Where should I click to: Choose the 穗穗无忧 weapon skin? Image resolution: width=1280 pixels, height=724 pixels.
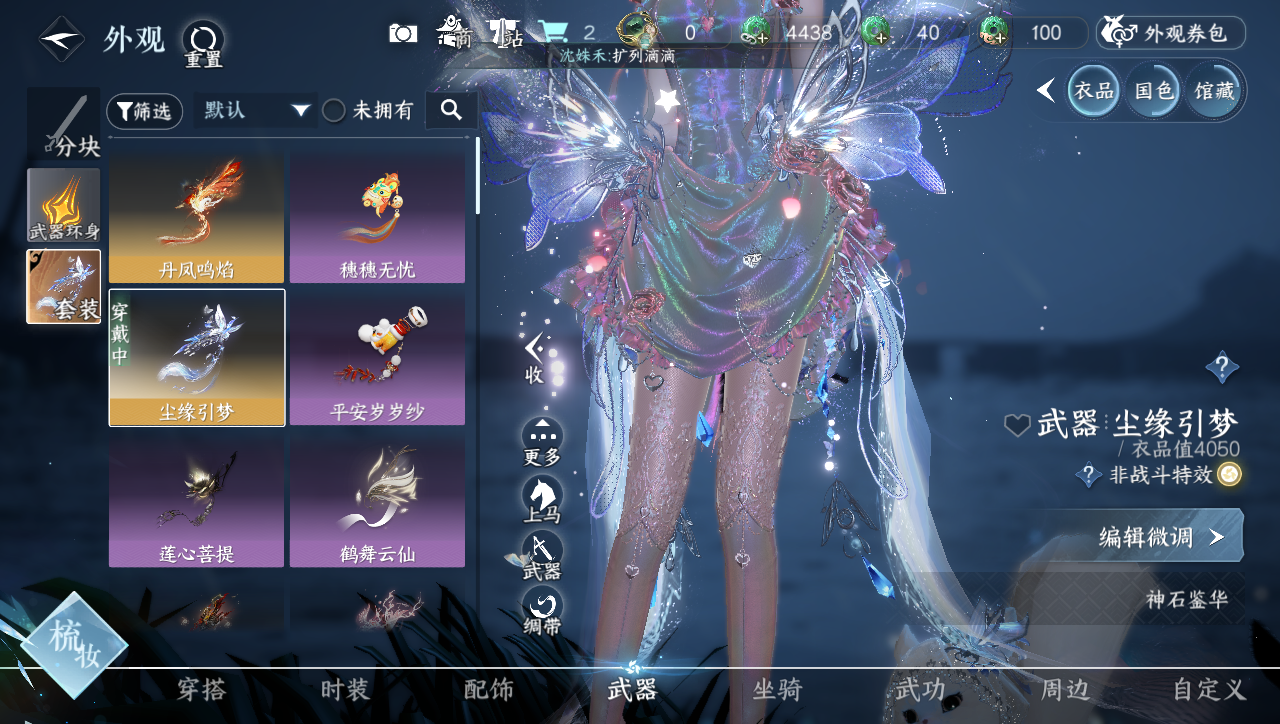tap(377, 217)
